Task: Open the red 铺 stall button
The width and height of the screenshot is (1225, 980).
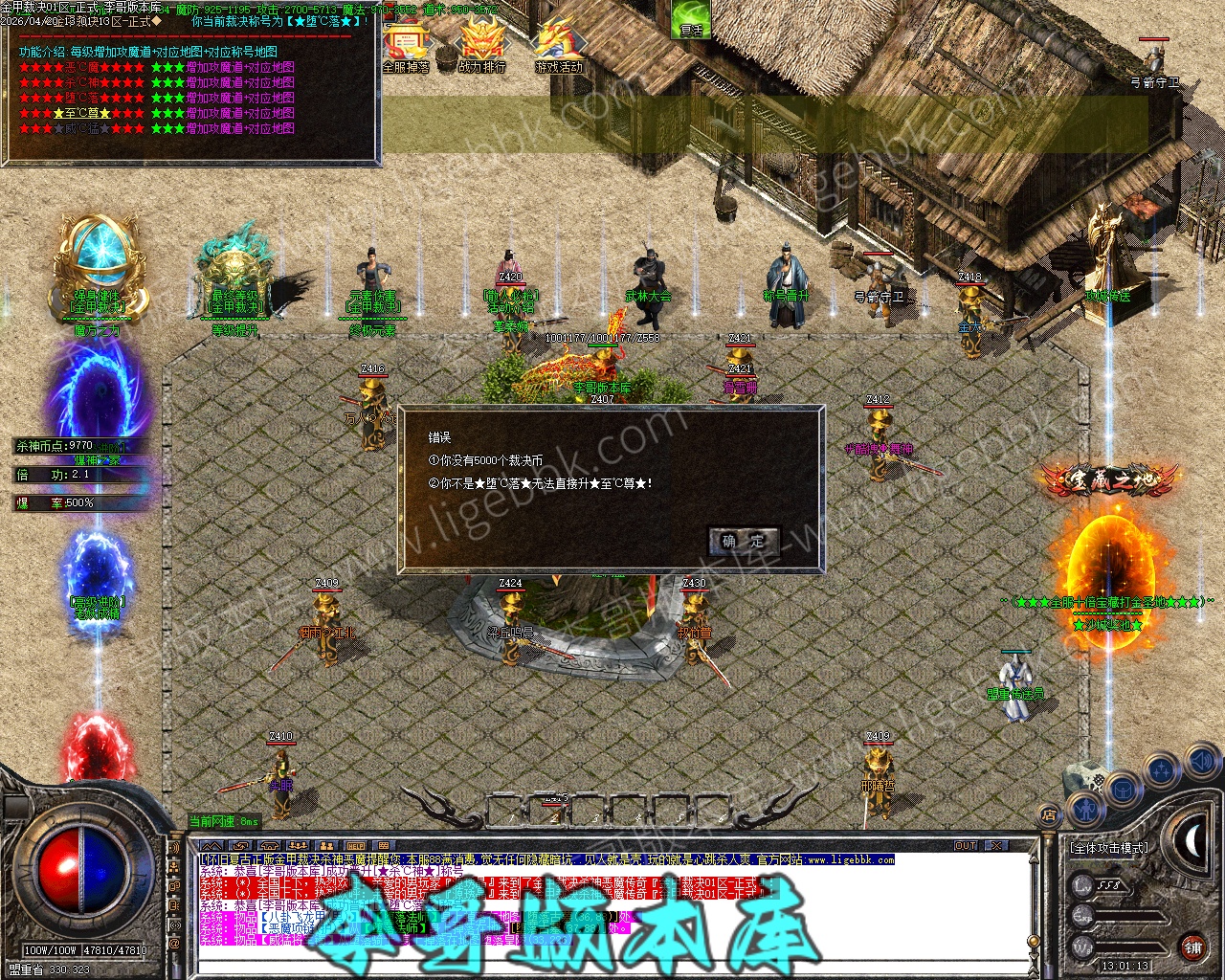Action: [x=1192, y=948]
